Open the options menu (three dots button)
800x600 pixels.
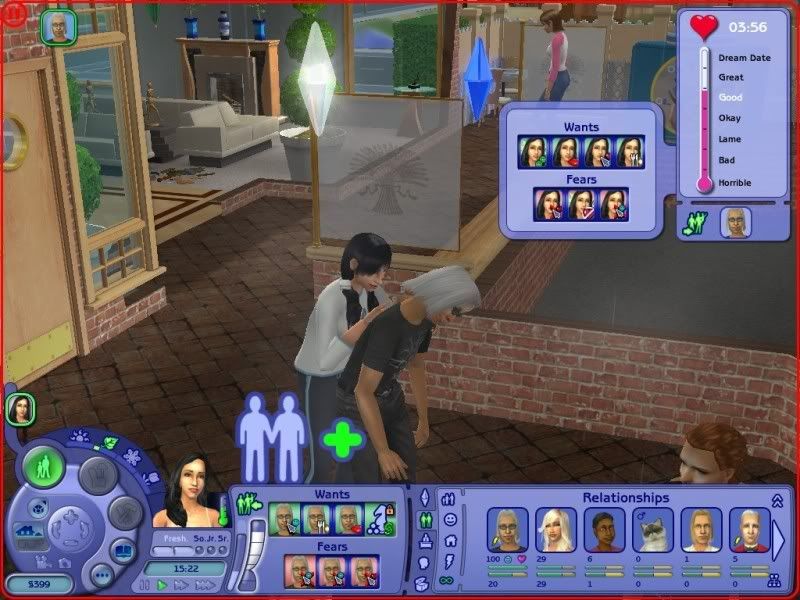point(101,575)
